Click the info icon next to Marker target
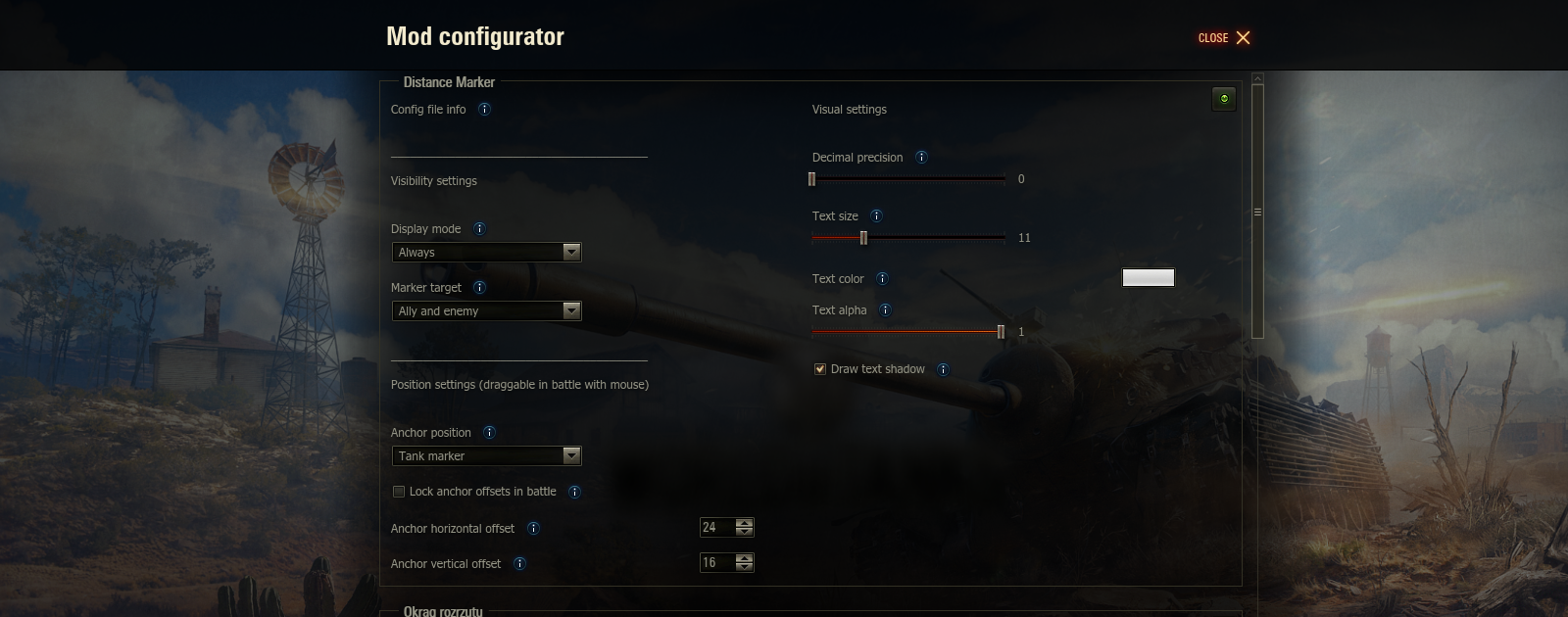The width and height of the screenshot is (1568, 617). tap(479, 288)
